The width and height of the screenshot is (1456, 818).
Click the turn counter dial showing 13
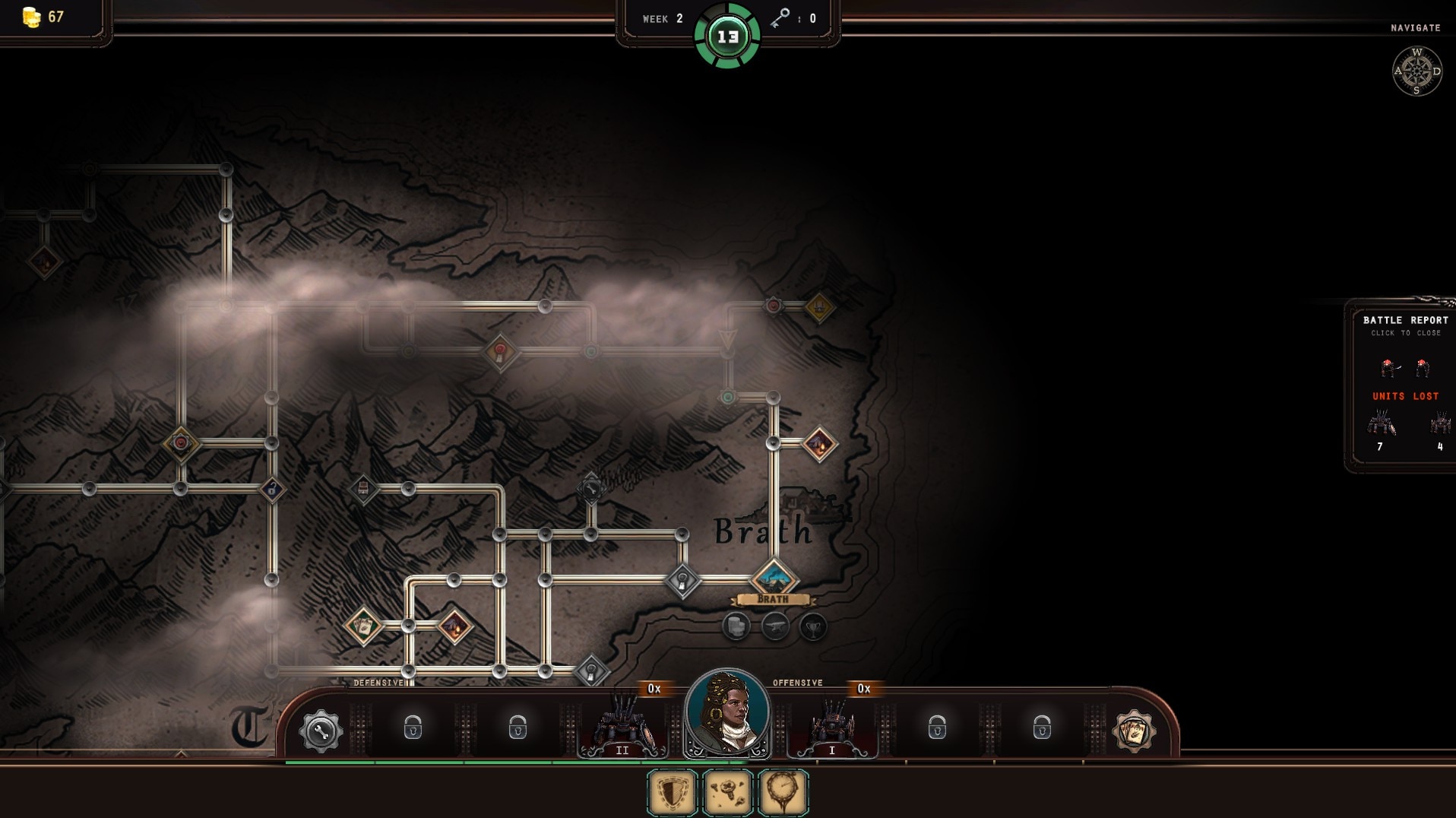pos(727,36)
